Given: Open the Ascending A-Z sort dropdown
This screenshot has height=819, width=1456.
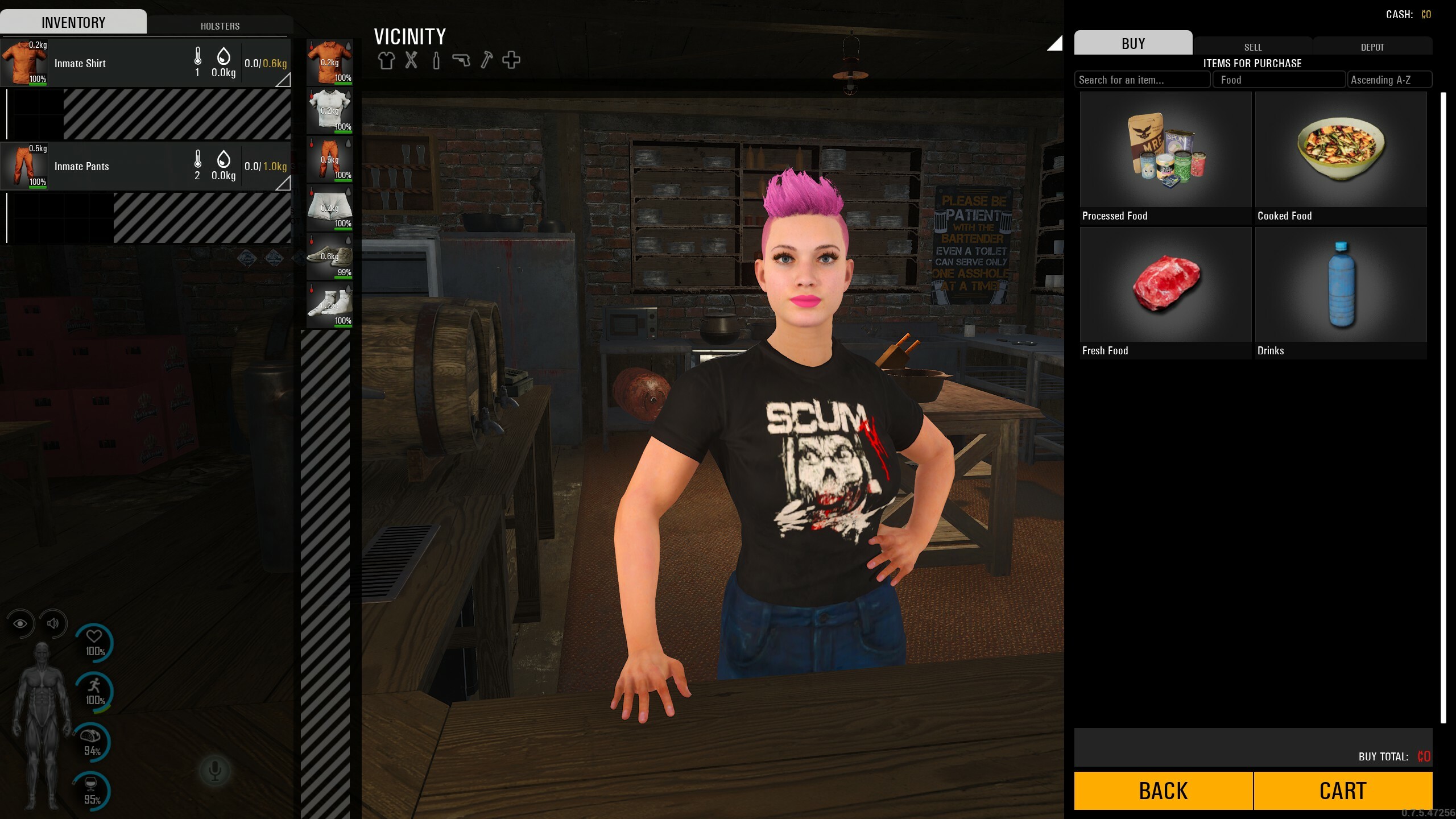Looking at the screenshot, I should click(x=1389, y=80).
